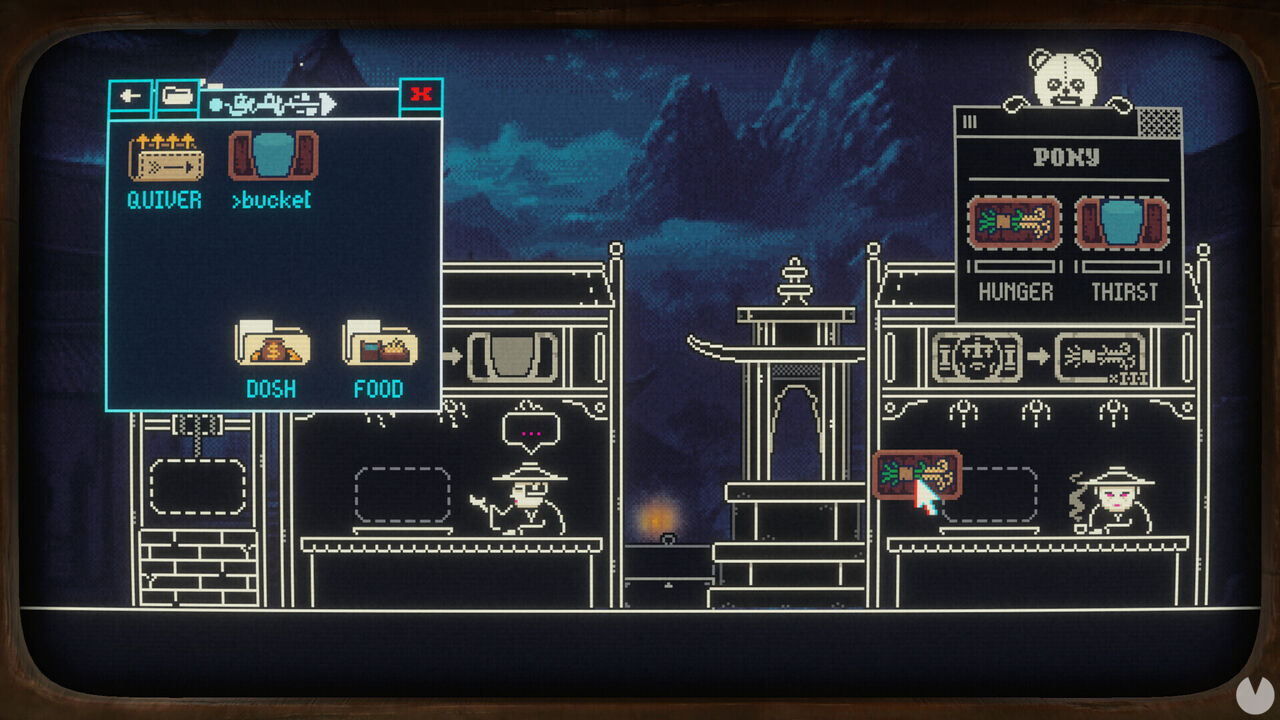The height and width of the screenshot is (720, 1280).
Task: Click the dotted corner patch of the PONY panel
Action: pyautogui.click(x=1160, y=120)
